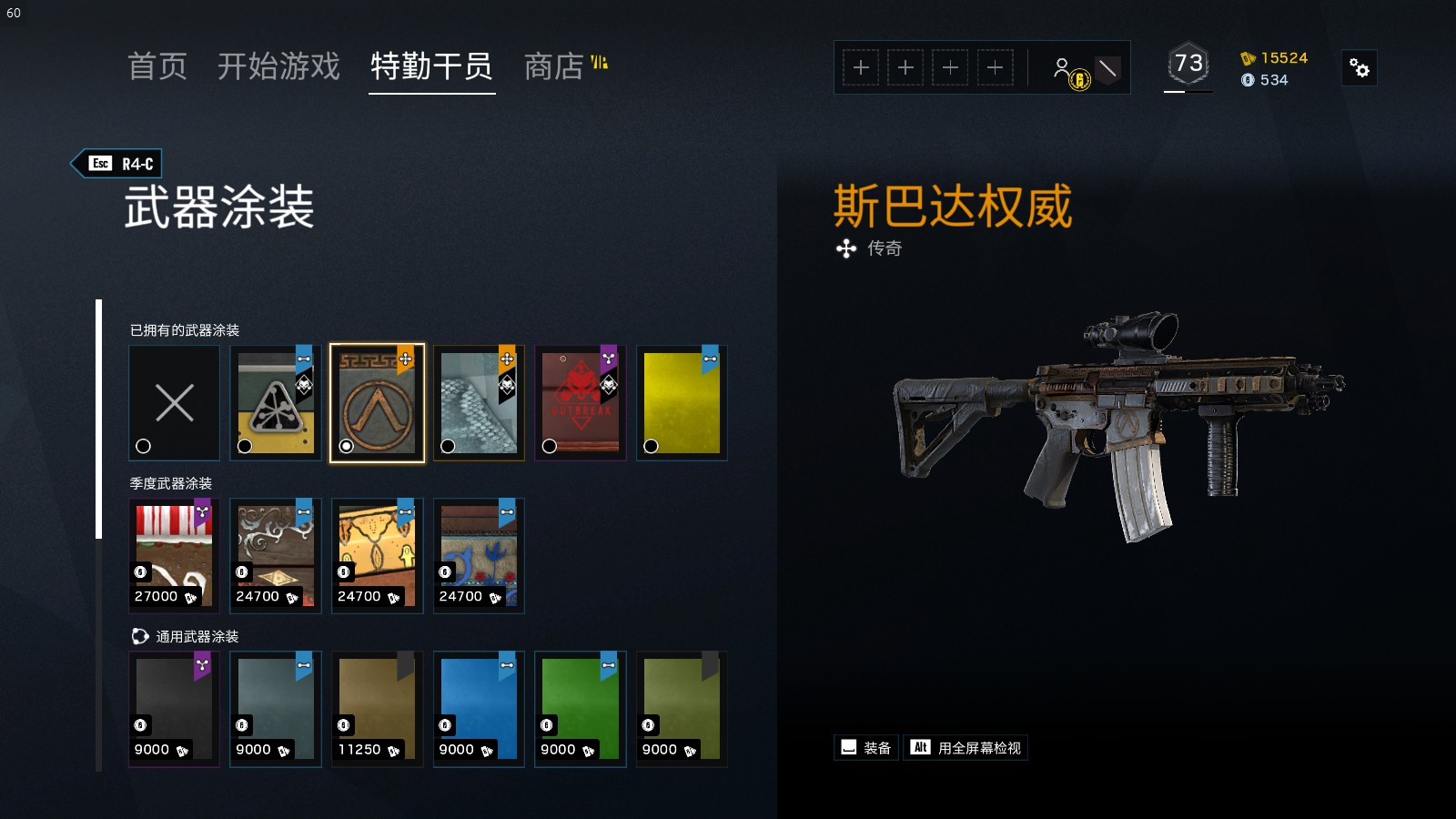Image resolution: width=1456 pixels, height=819 pixels.
Task: Go back using the R4-C button
Action: point(117,164)
